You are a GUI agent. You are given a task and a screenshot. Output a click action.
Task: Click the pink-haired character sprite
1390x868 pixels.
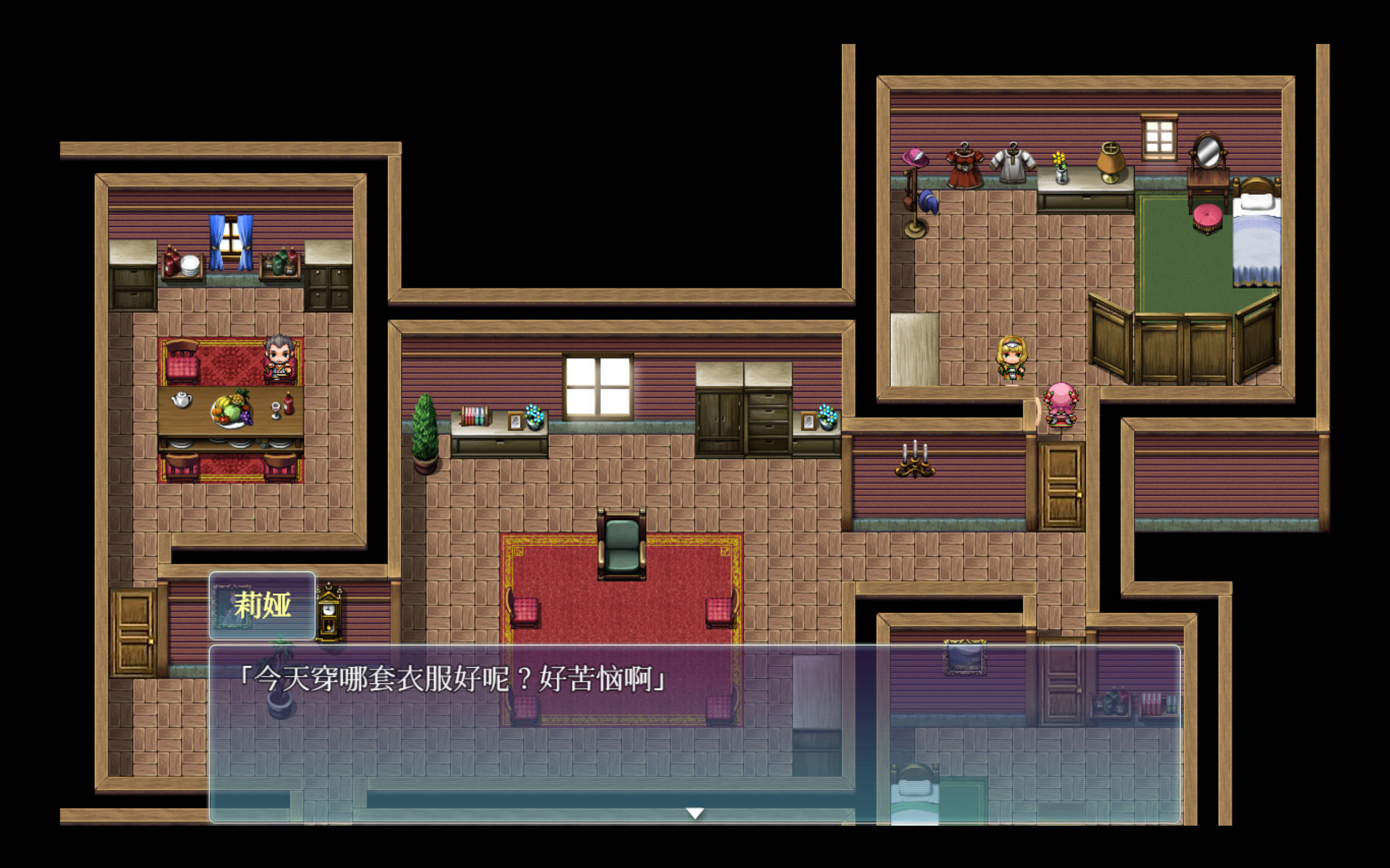tap(1062, 406)
